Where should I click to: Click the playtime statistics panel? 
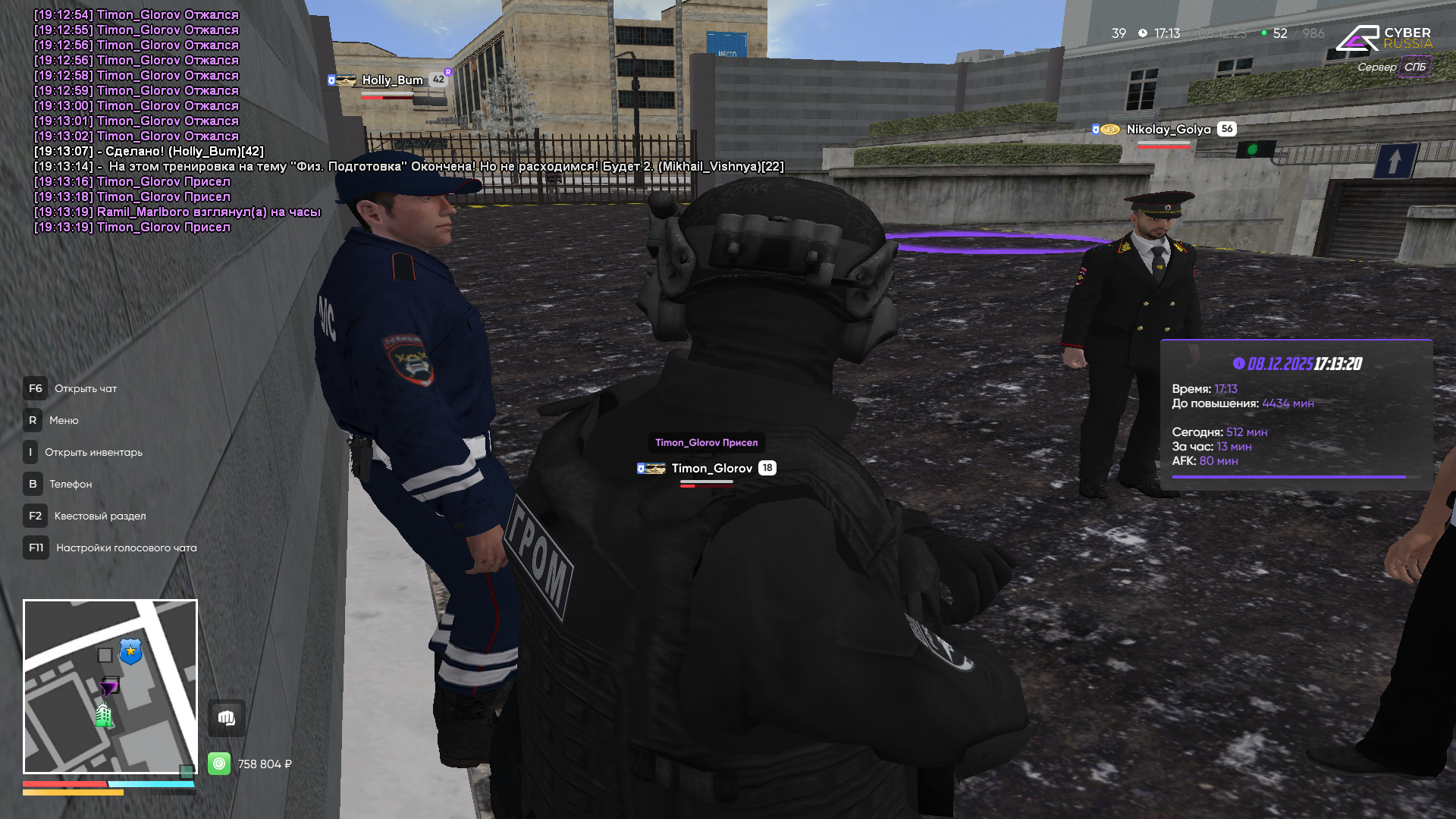point(1295,414)
